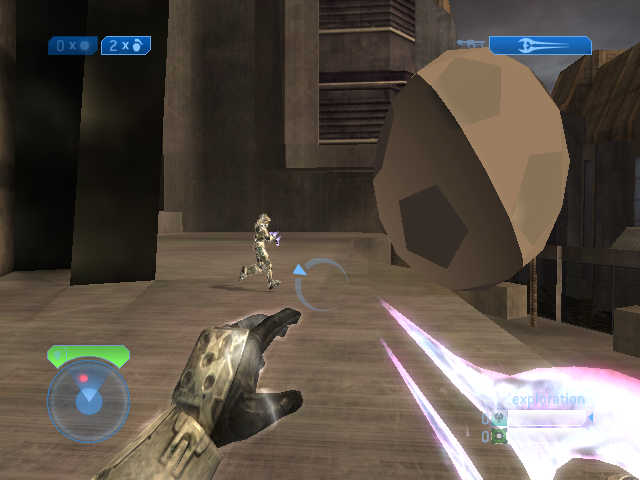This screenshot has width=640, height=480.
Task: Select the frag grenade counter
Action: (x=126, y=45)
